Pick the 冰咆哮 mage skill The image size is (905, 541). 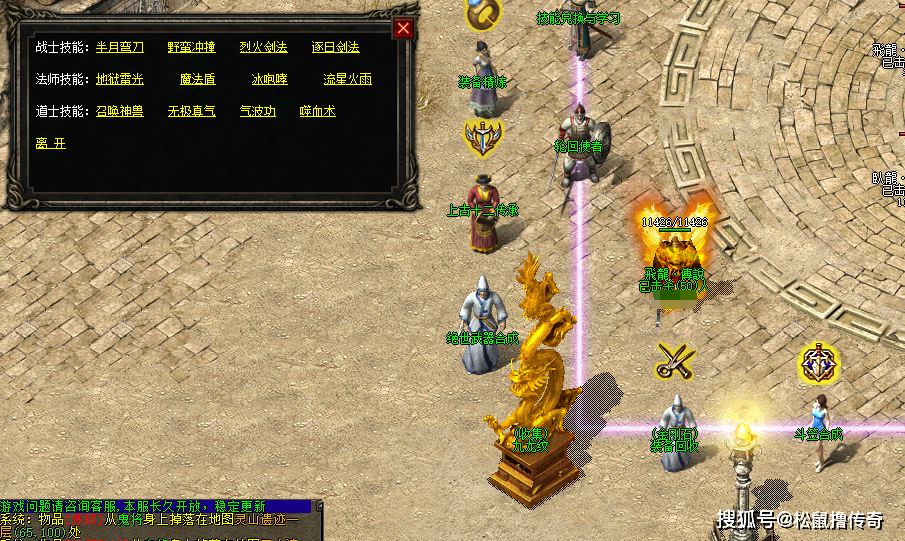click(x=269, y=79)
